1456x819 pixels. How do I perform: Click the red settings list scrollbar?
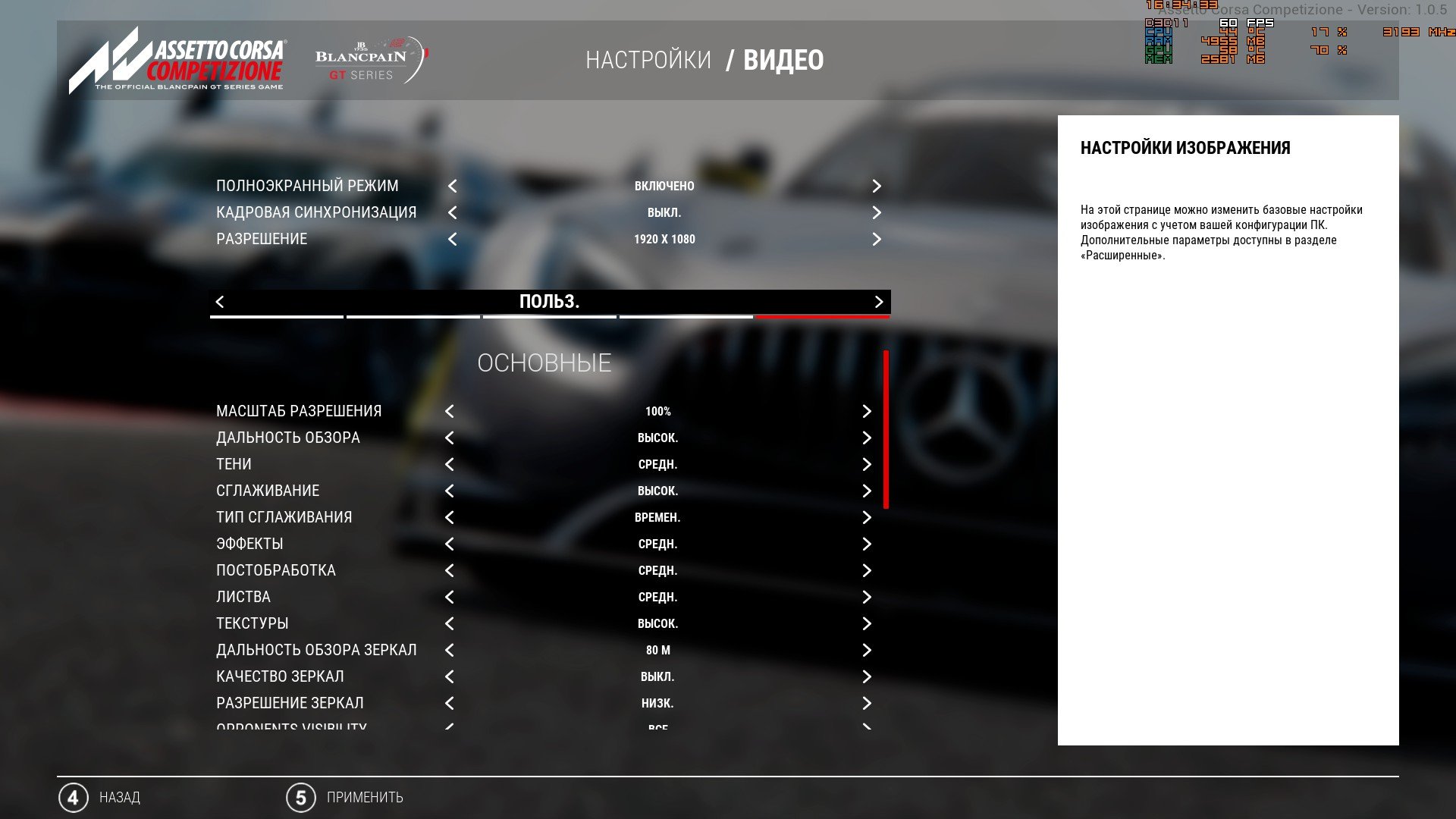[x=886, y=429]
